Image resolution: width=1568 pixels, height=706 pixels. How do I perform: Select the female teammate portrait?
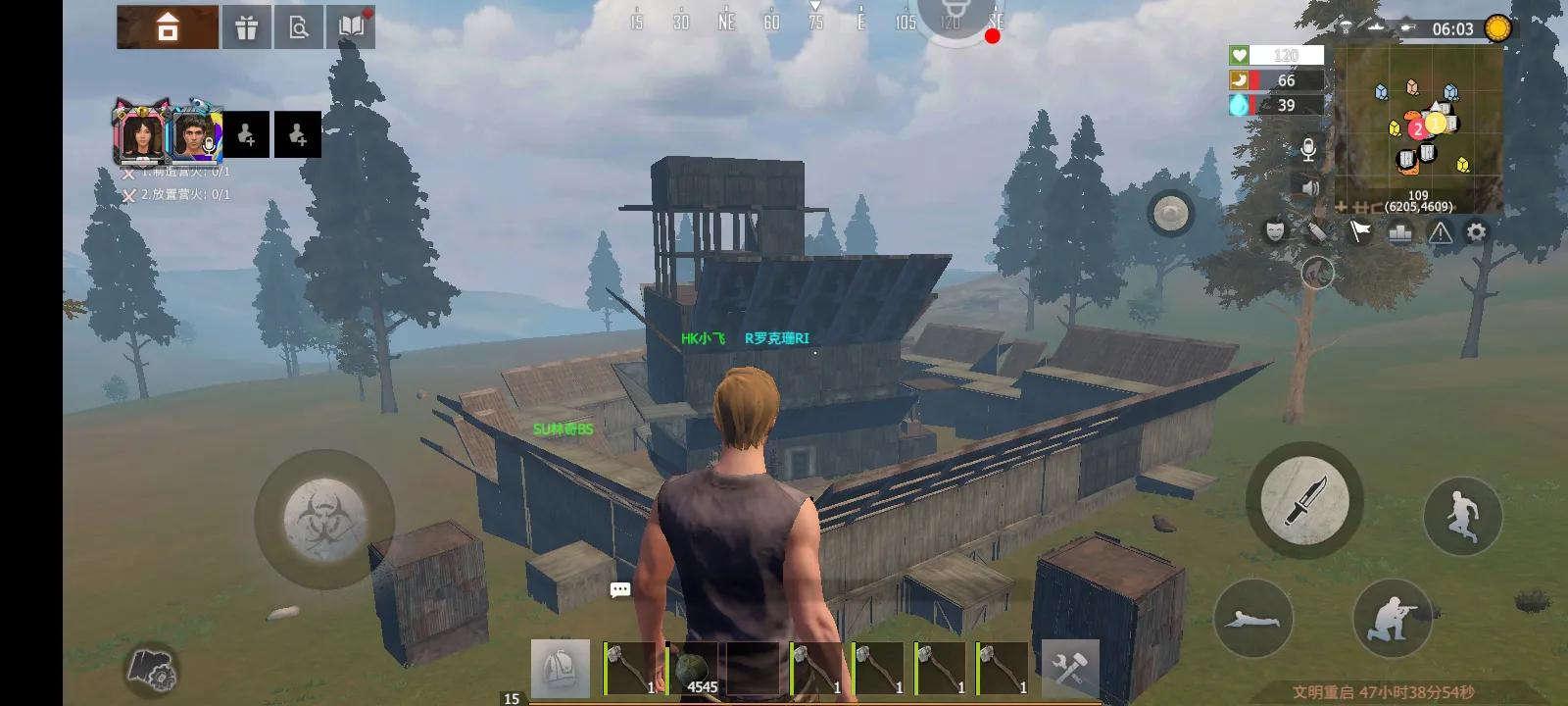pyautogui.click(x=144, y=136)
